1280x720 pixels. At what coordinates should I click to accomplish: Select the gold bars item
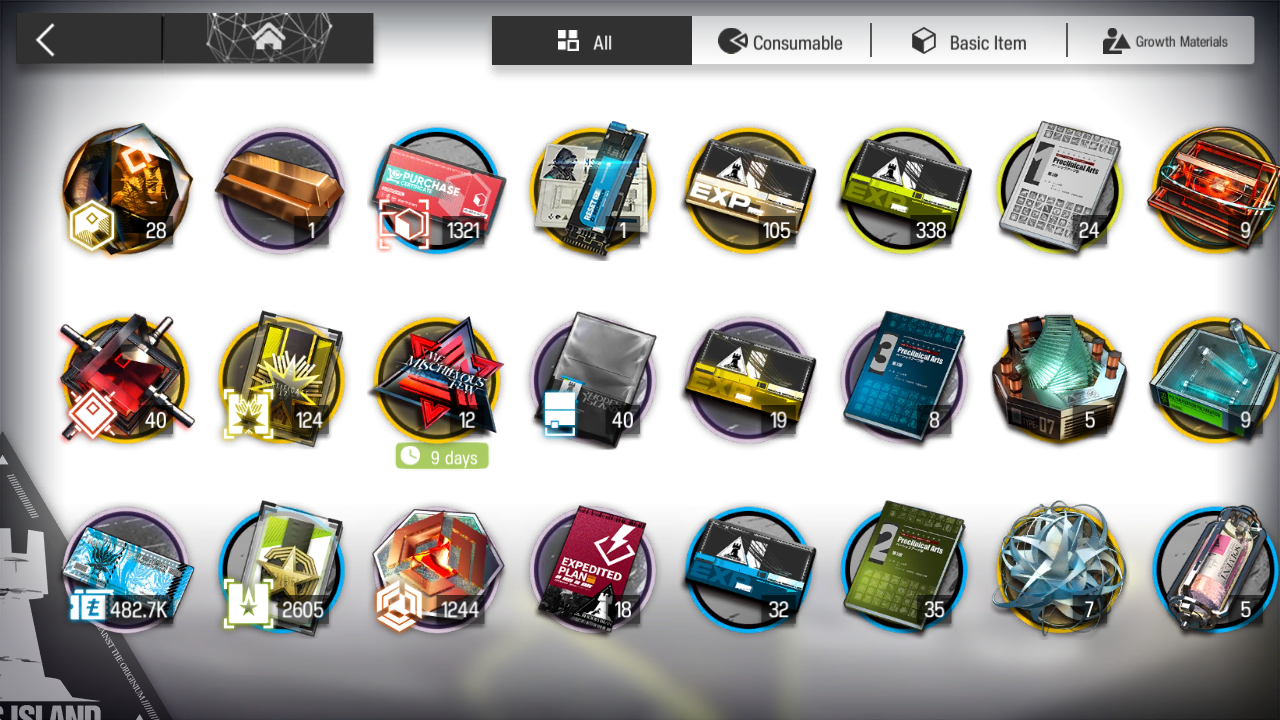click(280, 190)
